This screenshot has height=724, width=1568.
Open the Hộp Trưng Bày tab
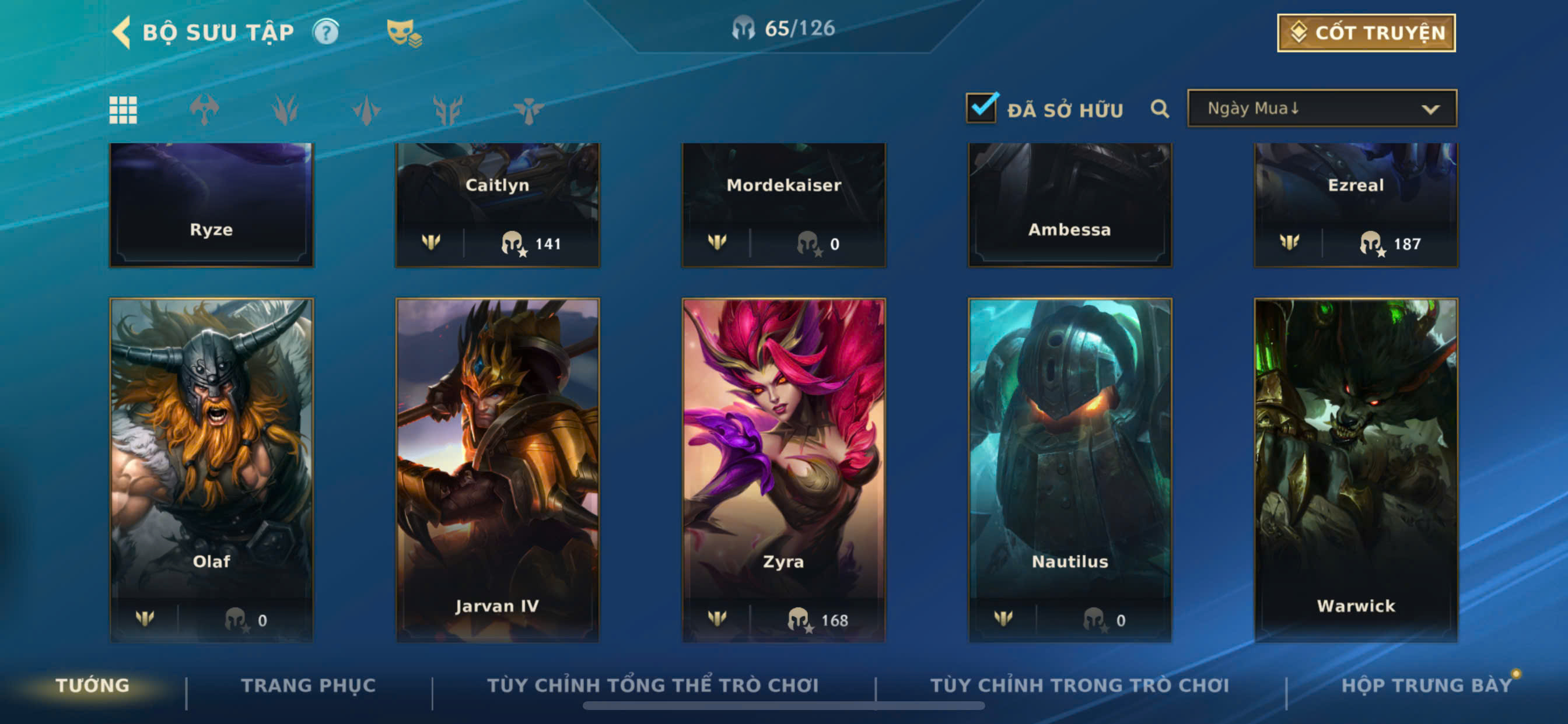click(x=1426, y=685)
